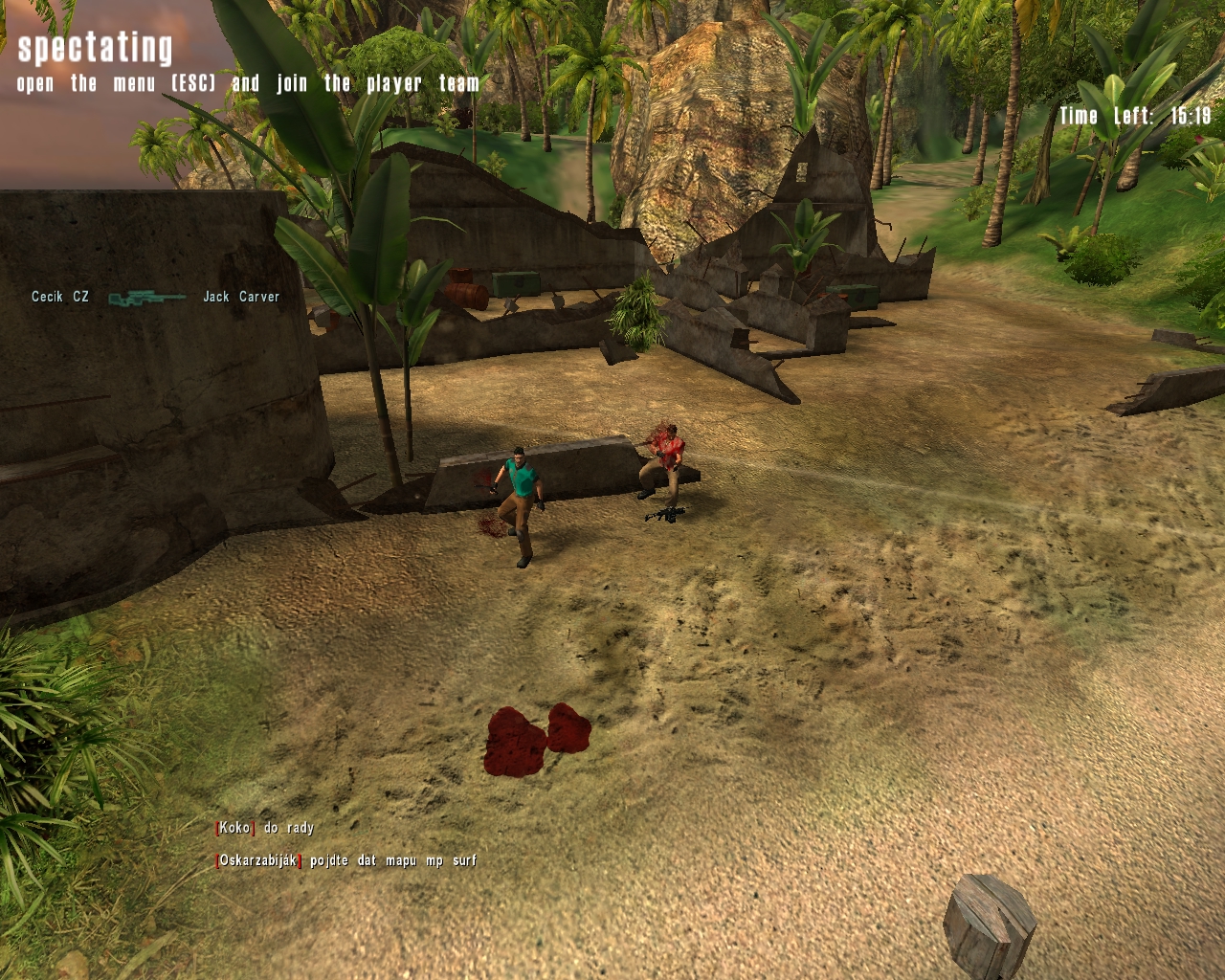Viewport: 1225px width, 980px height.
Task: Click the sniper rifle kill feed icon
Action: coord(146,299)
